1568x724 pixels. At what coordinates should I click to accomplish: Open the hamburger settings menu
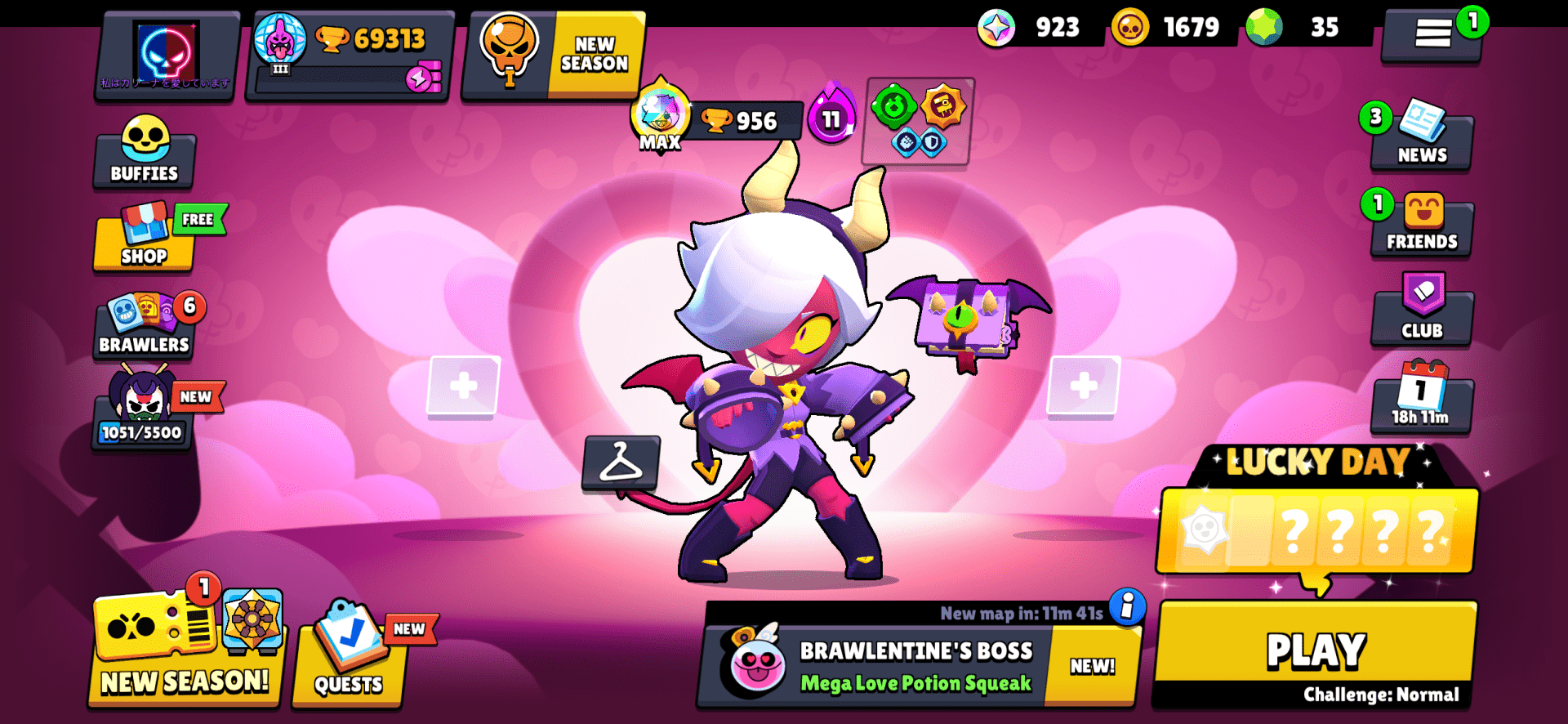(1431, 33)
